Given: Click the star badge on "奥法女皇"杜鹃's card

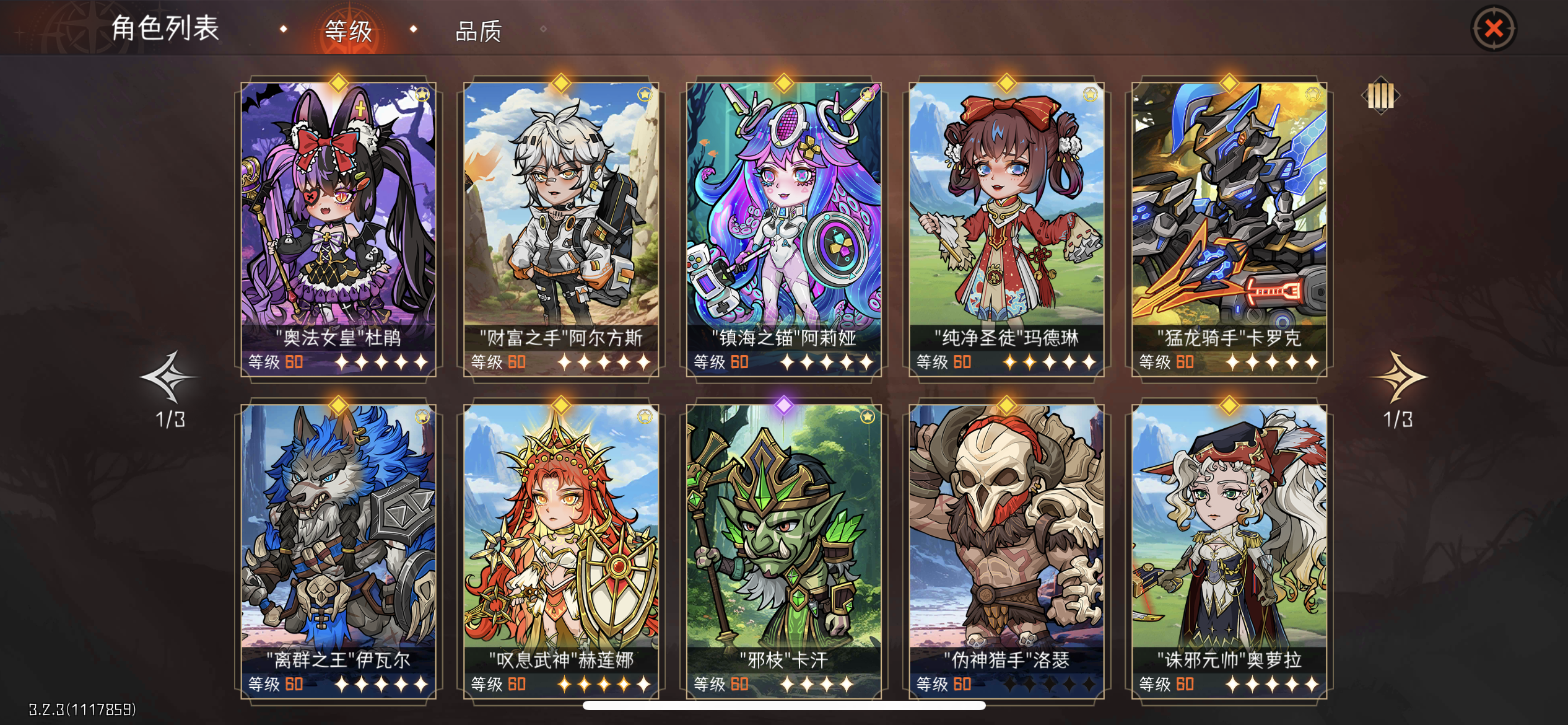Looking at the screenshot, I should click(x=423, y=93).
